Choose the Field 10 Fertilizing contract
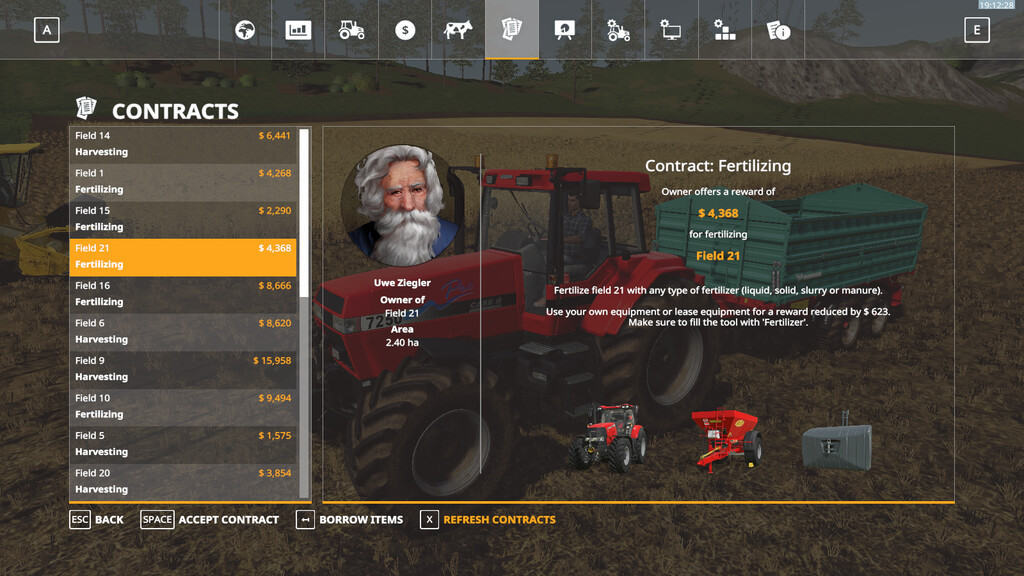Image resolution: width=1024 pixels, height=576 pixels. pyautogui.click(x=183, y=406)
